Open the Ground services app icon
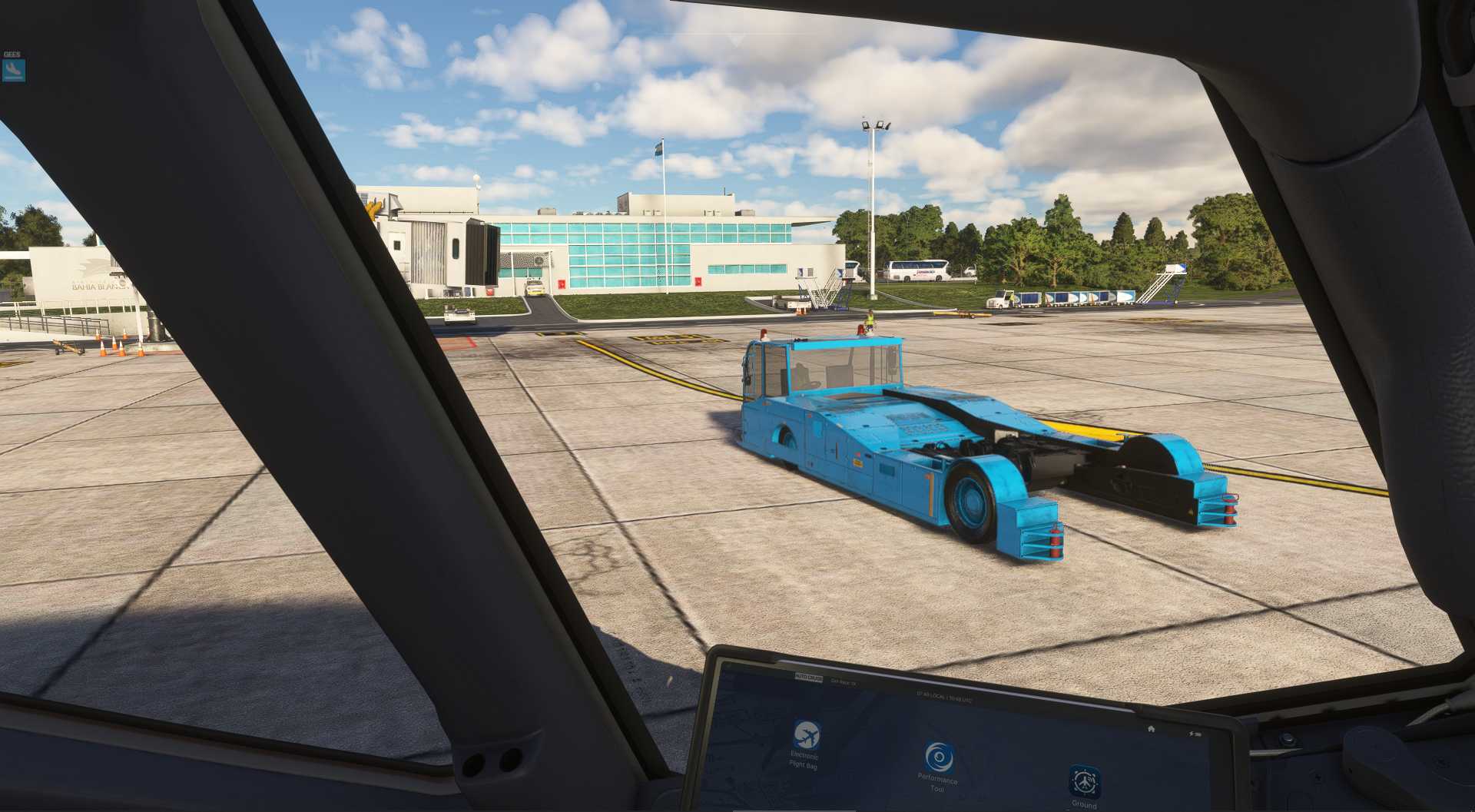The image size is (1475, 812). (1084, 782)
